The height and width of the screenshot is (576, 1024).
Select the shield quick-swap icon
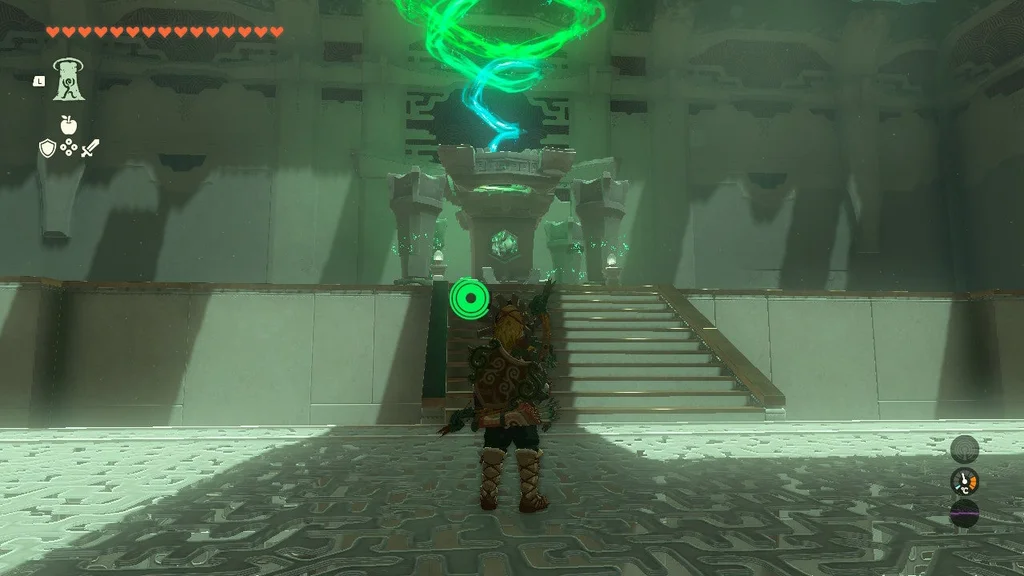(47, 148)
